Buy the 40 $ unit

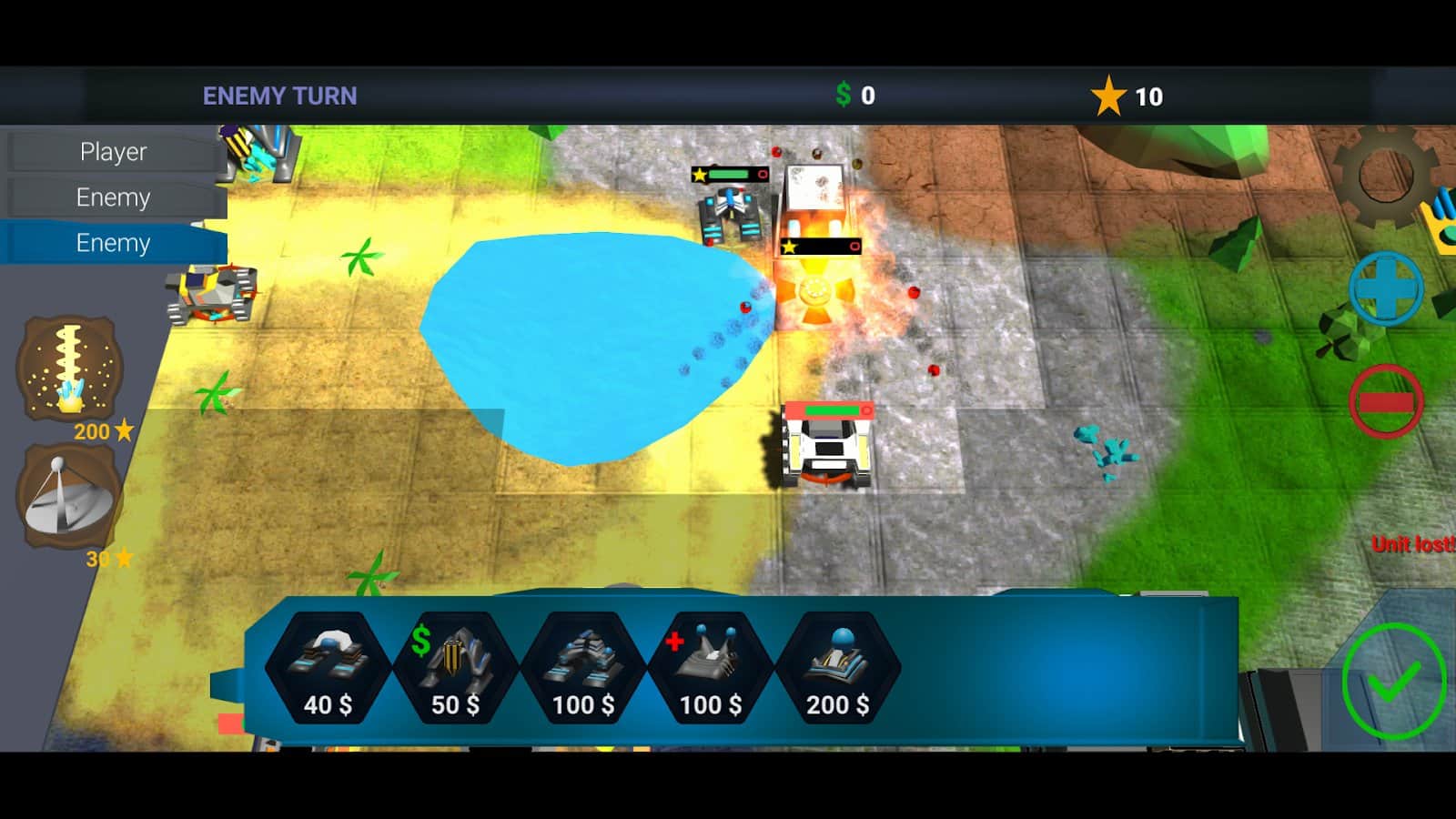(x=328, y=669)
